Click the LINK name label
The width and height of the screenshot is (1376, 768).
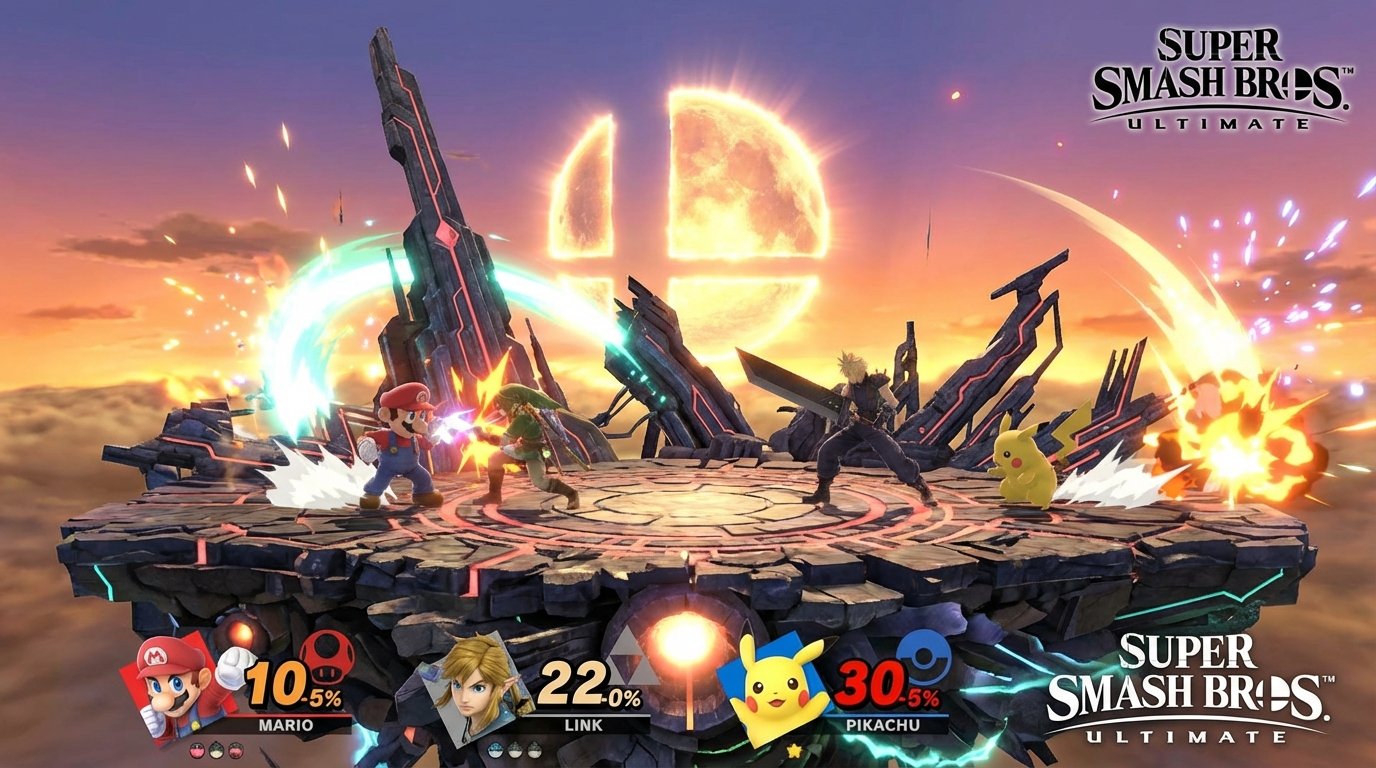click(x=583, y=725)
